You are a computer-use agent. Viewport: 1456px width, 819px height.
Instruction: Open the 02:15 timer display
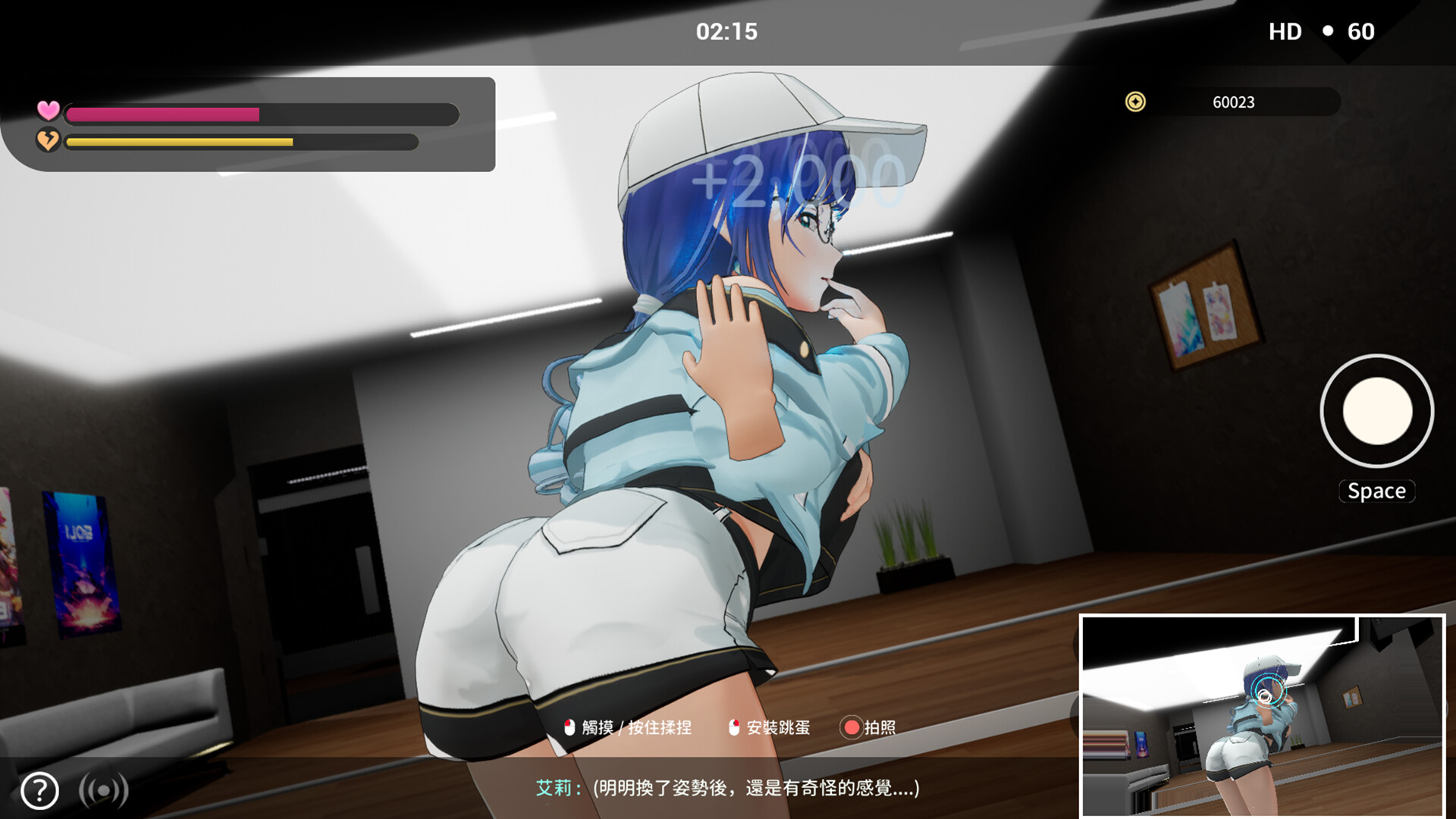[726, 32]
